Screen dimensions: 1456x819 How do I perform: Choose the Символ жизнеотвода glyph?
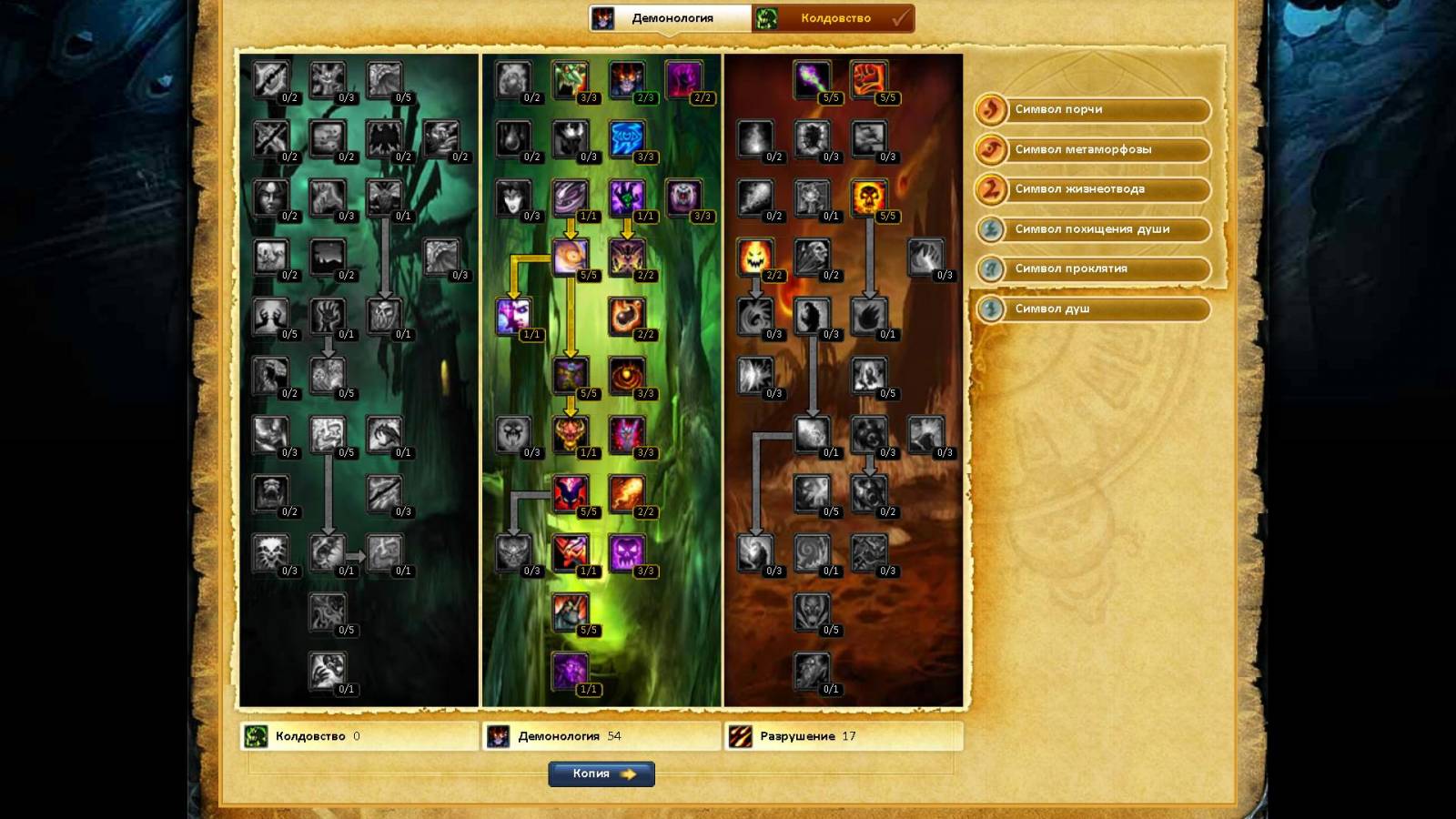tap(1093, 189)
